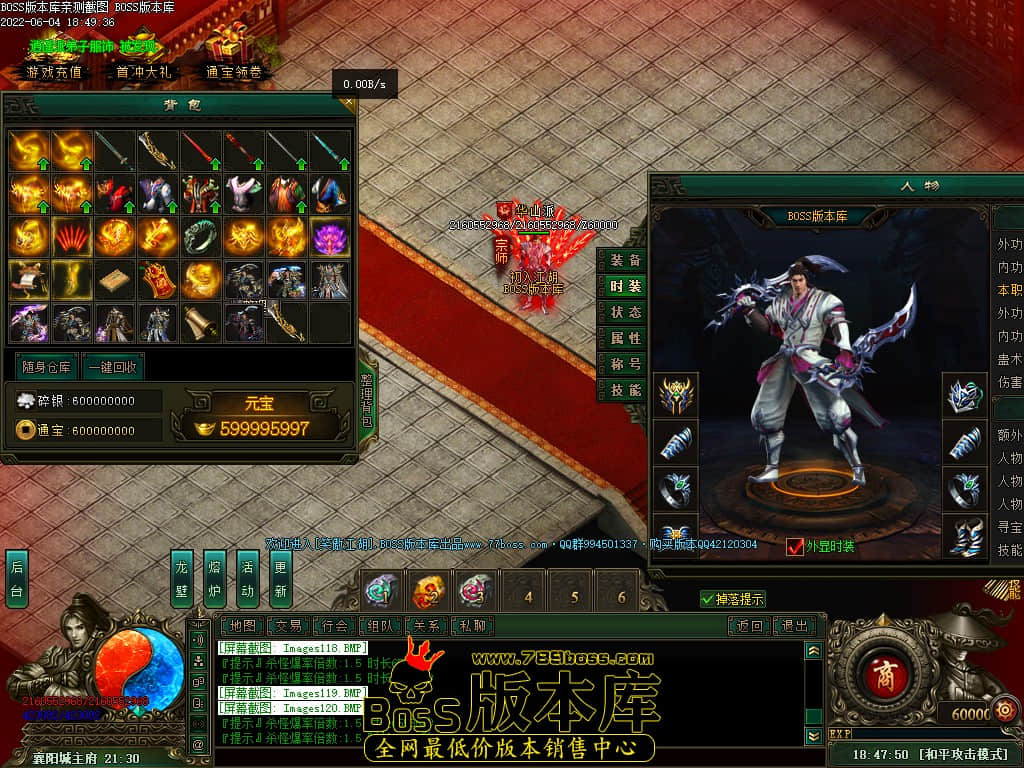1024x768 pixels.
Task: Use the 一键回收 one-click recycle button
Action: [112, 366]
